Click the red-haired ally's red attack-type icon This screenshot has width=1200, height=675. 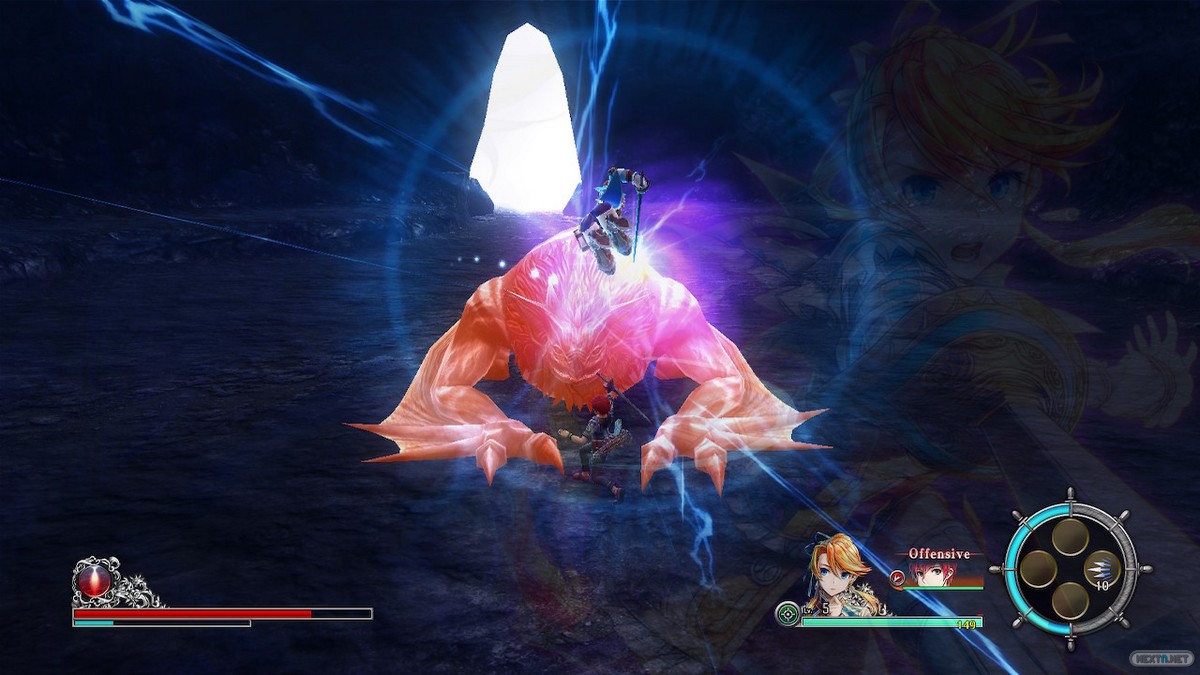[896, 577]
